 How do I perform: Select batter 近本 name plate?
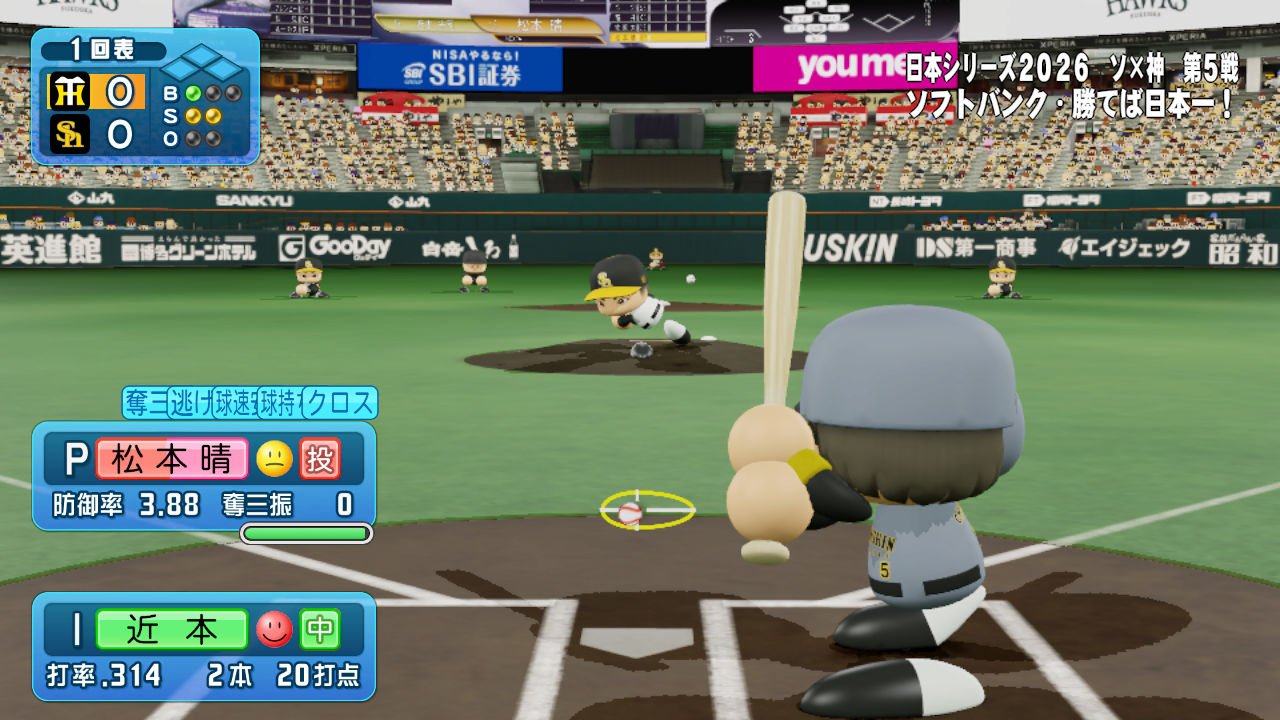(x=172, y=629)
